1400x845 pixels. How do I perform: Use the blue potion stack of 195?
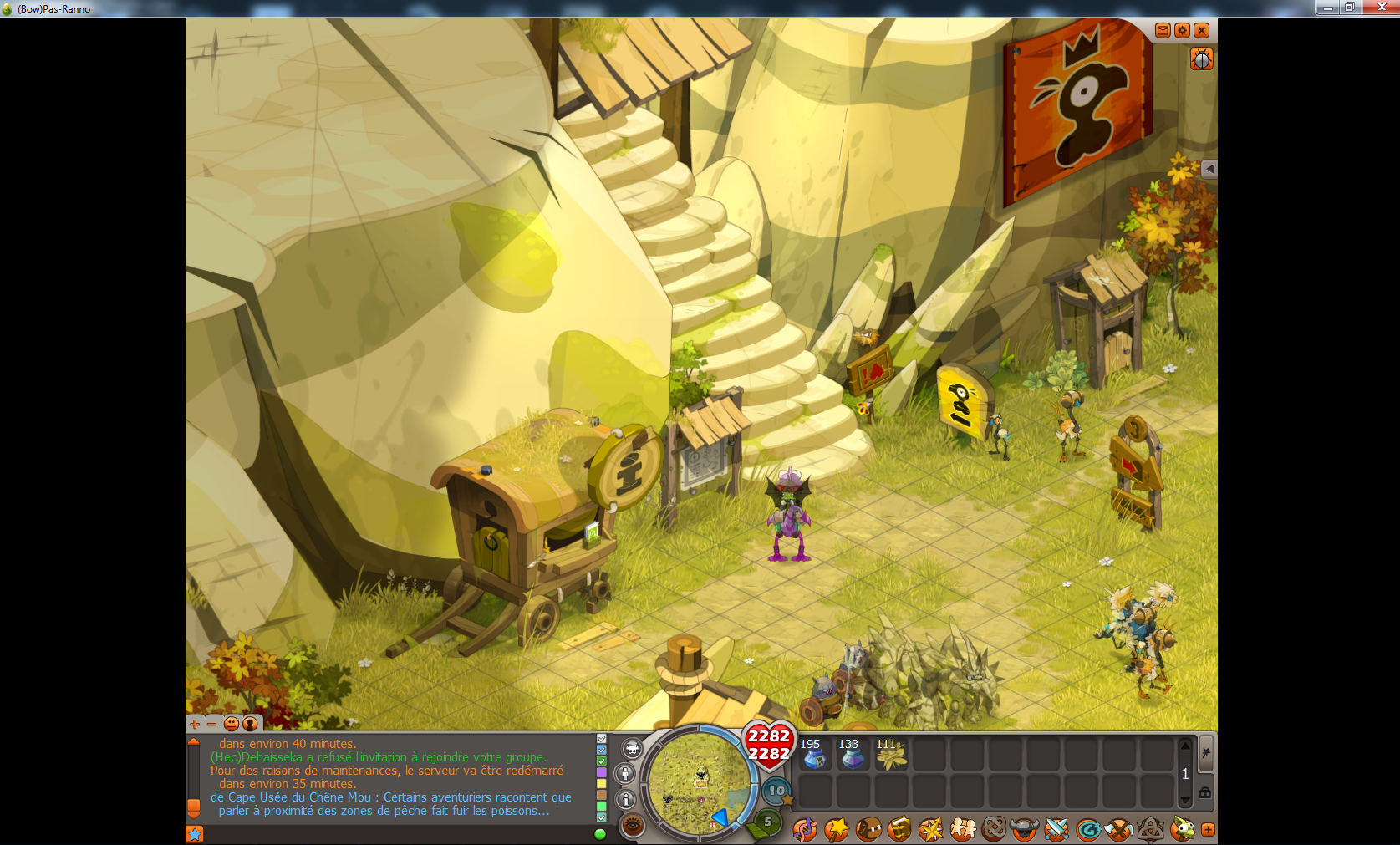[813, 755]
